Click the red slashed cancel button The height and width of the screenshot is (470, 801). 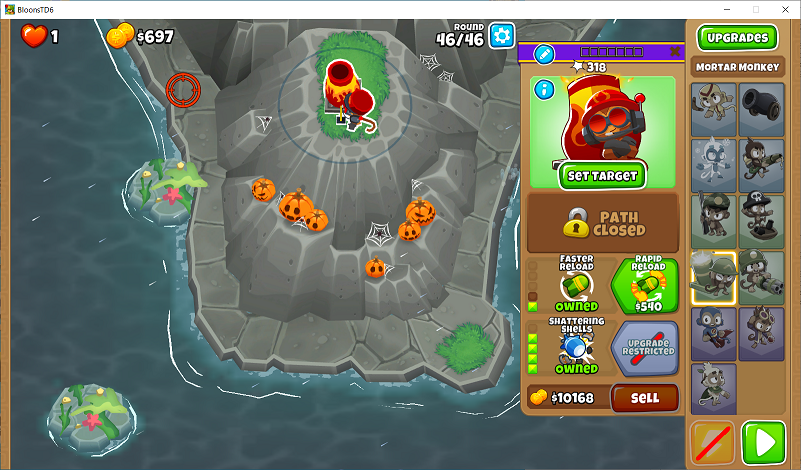(x=713, y=442)
